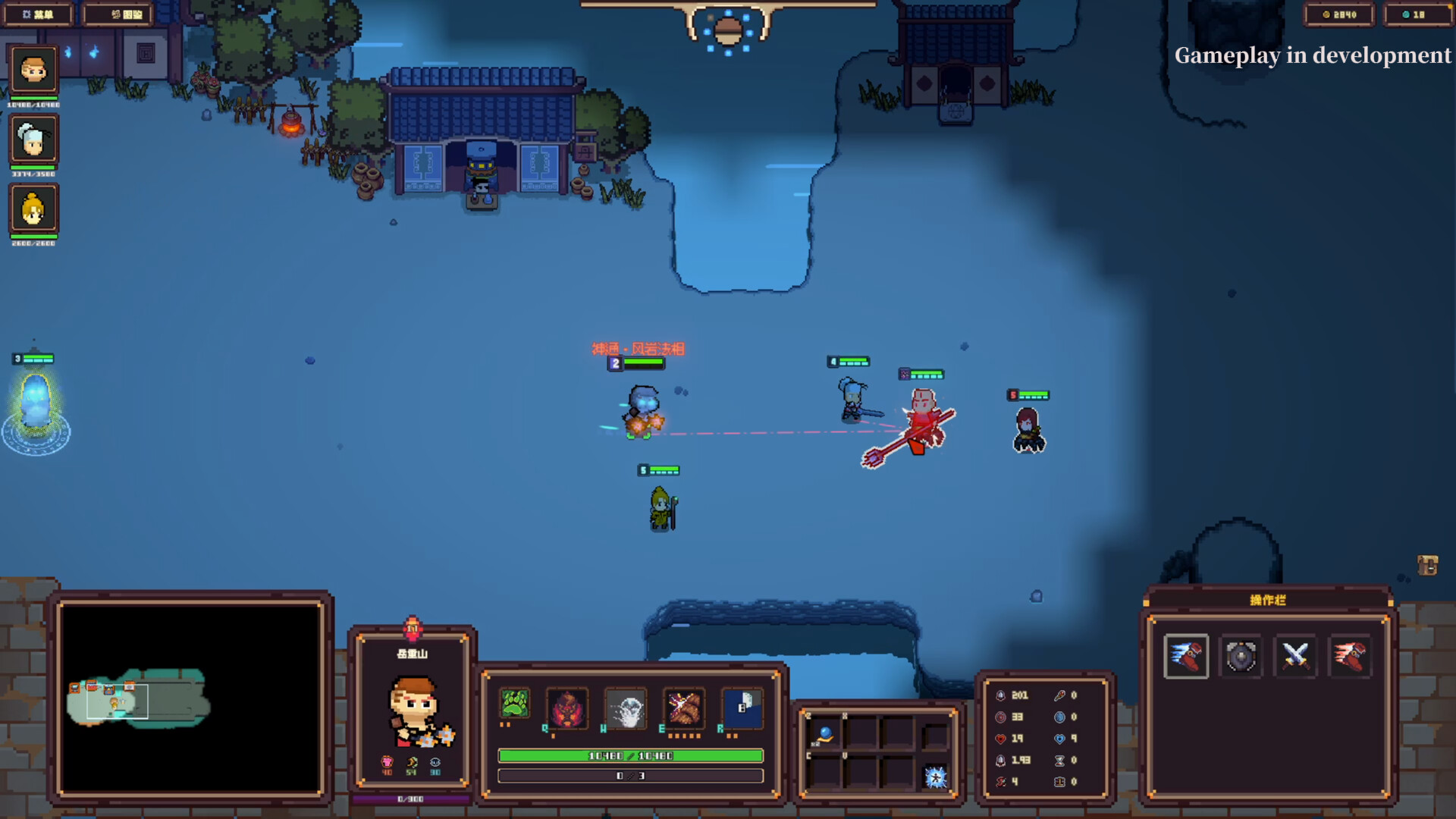Pick the red flaming boots action icon
The width and height of the screenshot is (1456, 819).
coord(1349,657)
